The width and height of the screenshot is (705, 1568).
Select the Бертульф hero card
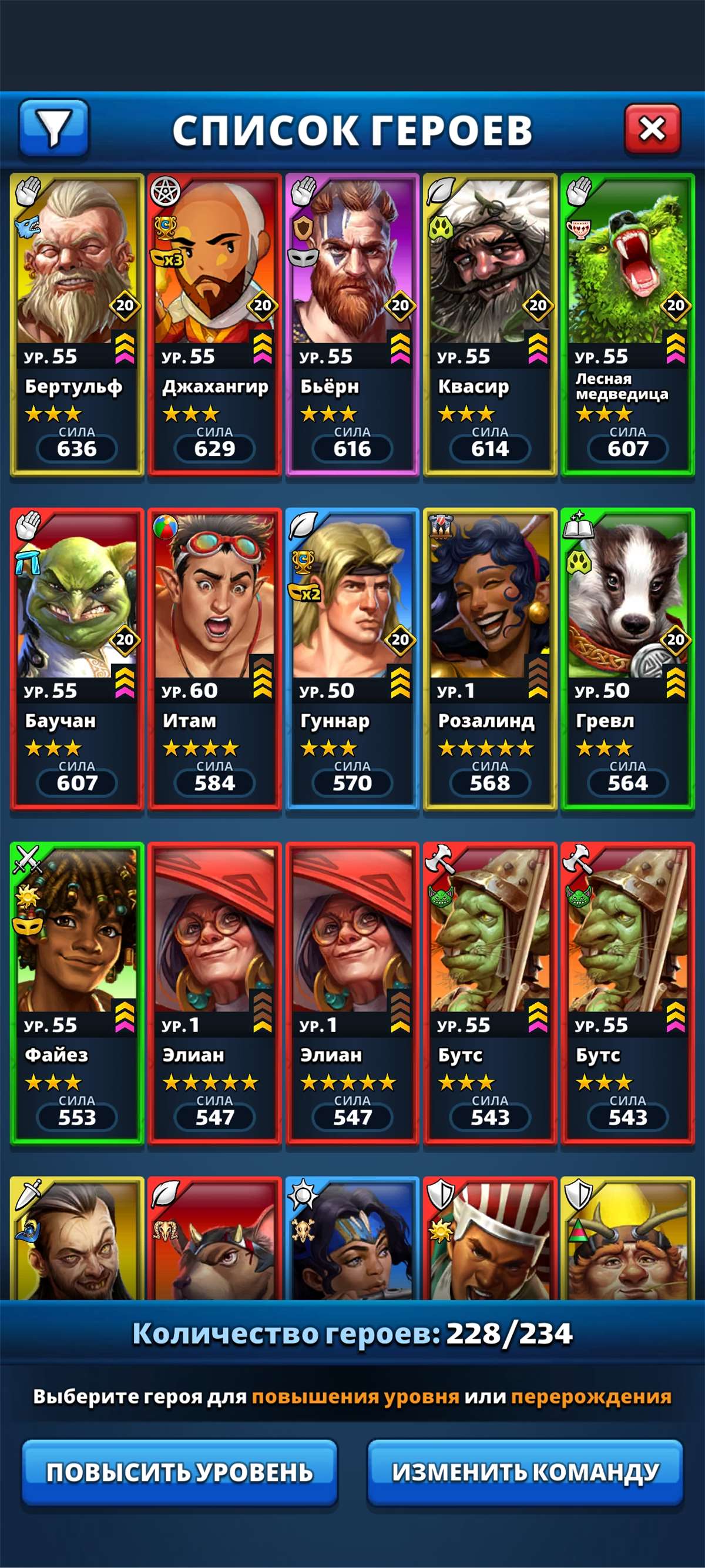click(76, 324)
